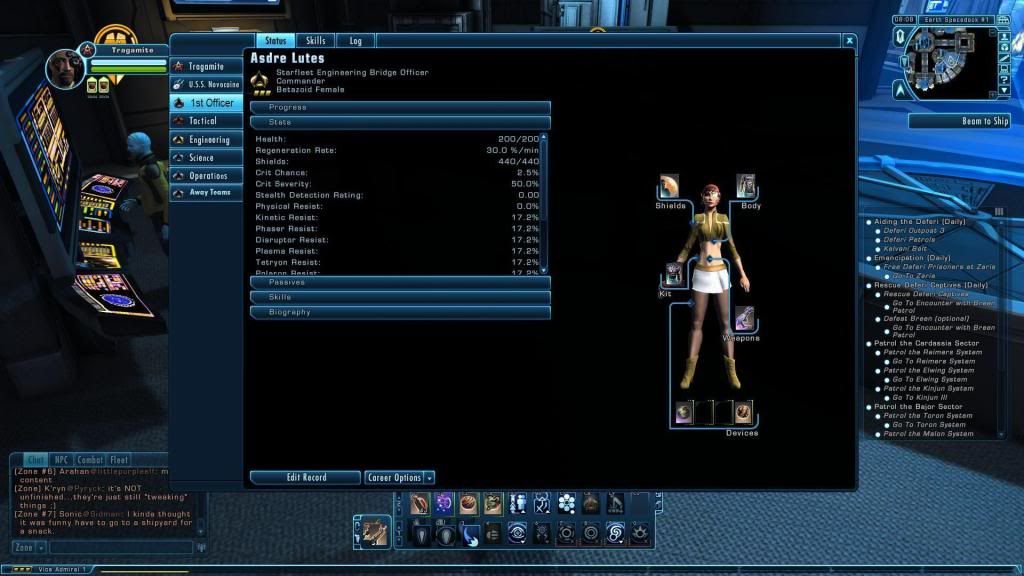
Task: Switch chat to the Combat tab
Action: 90,460
